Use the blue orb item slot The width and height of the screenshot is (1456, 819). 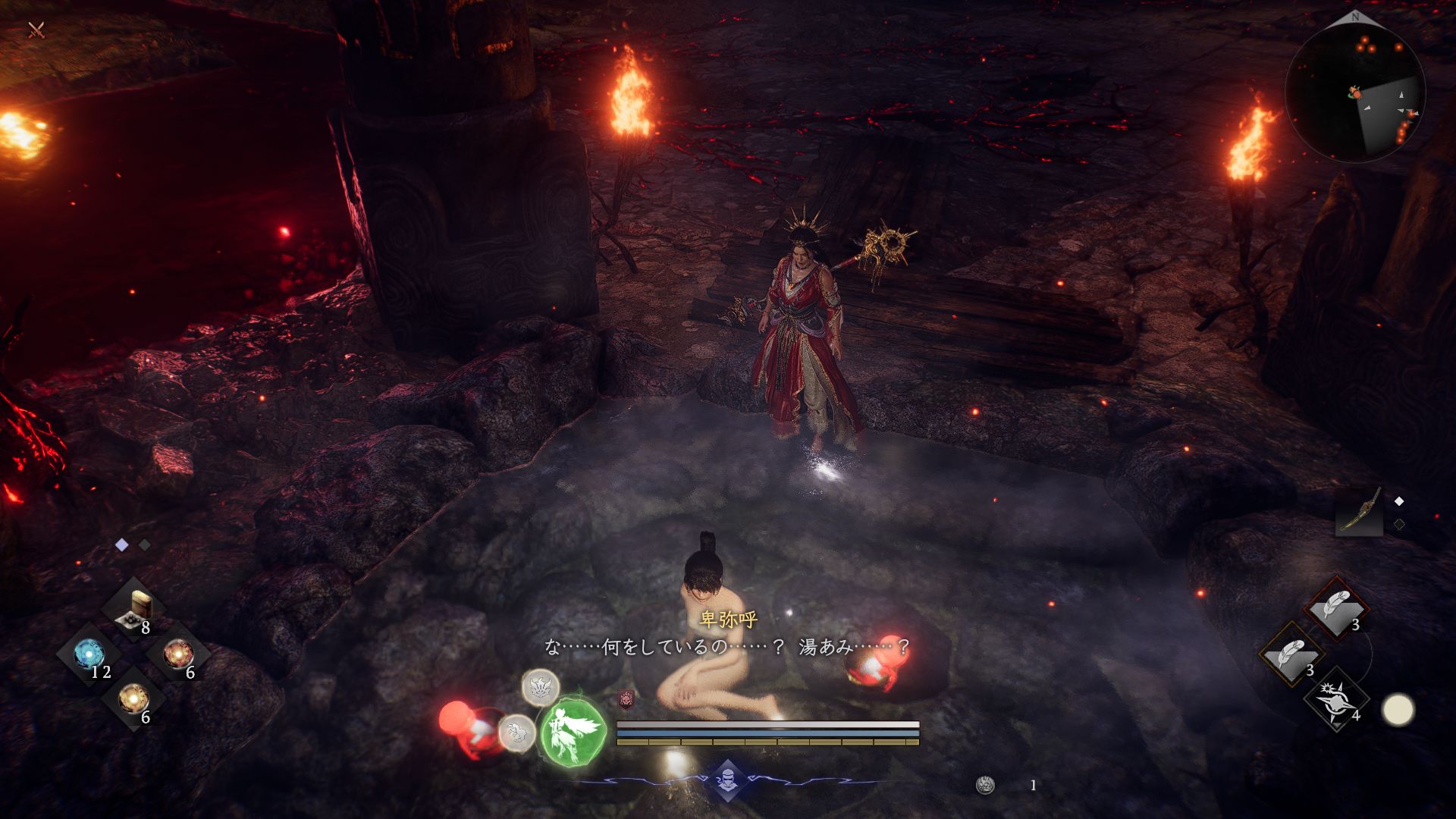point(90,656)
